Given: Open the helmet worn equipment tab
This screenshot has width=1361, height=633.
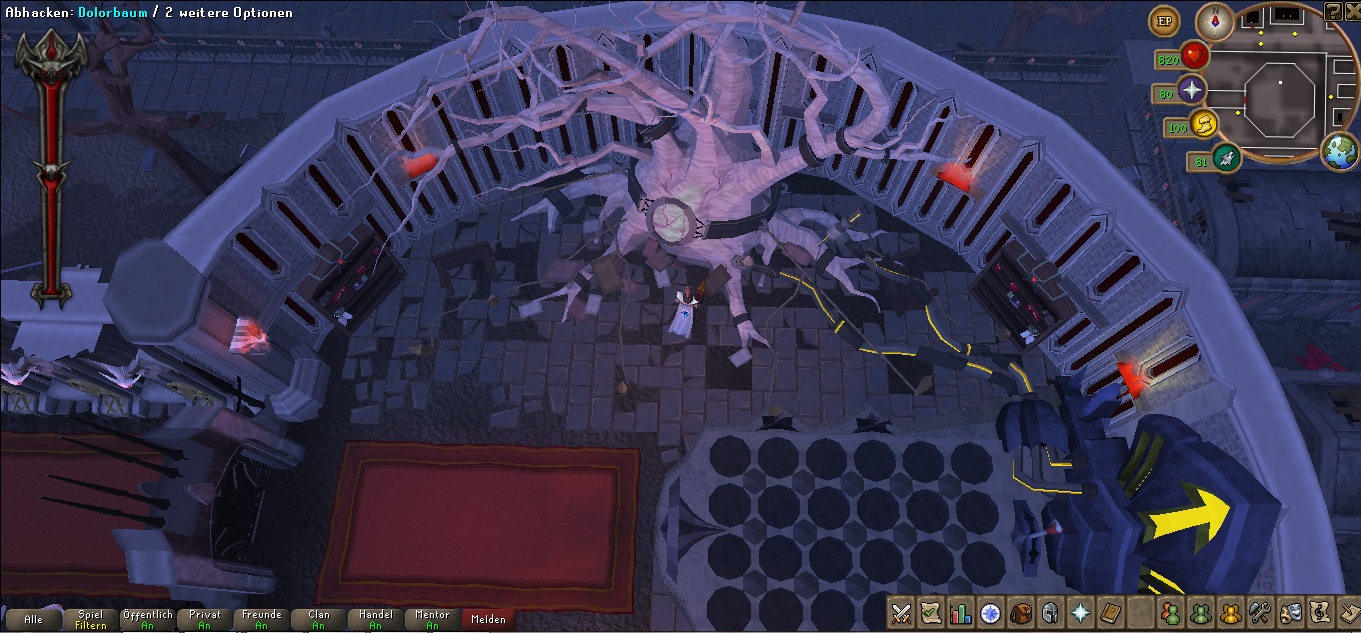Looking at the screenshot, I should pyautogui.click(x=1051, y=612).
